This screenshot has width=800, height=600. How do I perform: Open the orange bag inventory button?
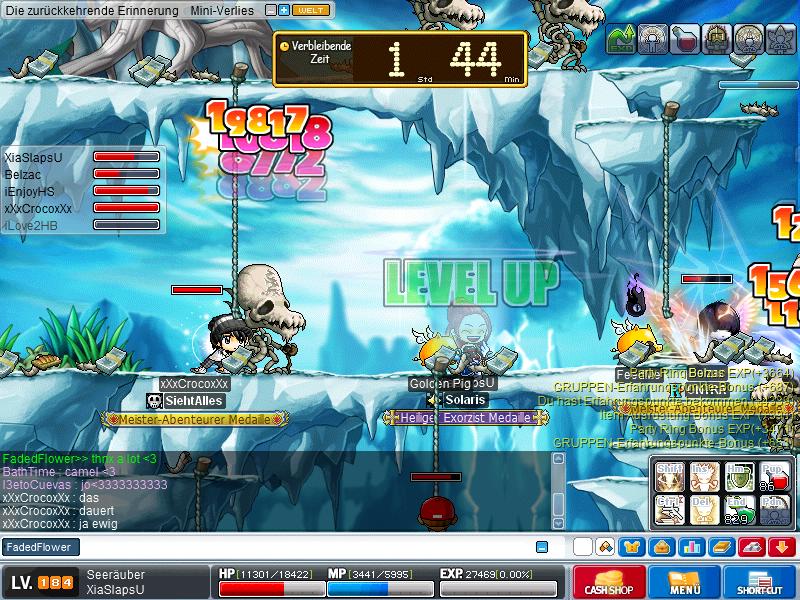point(661,547)
